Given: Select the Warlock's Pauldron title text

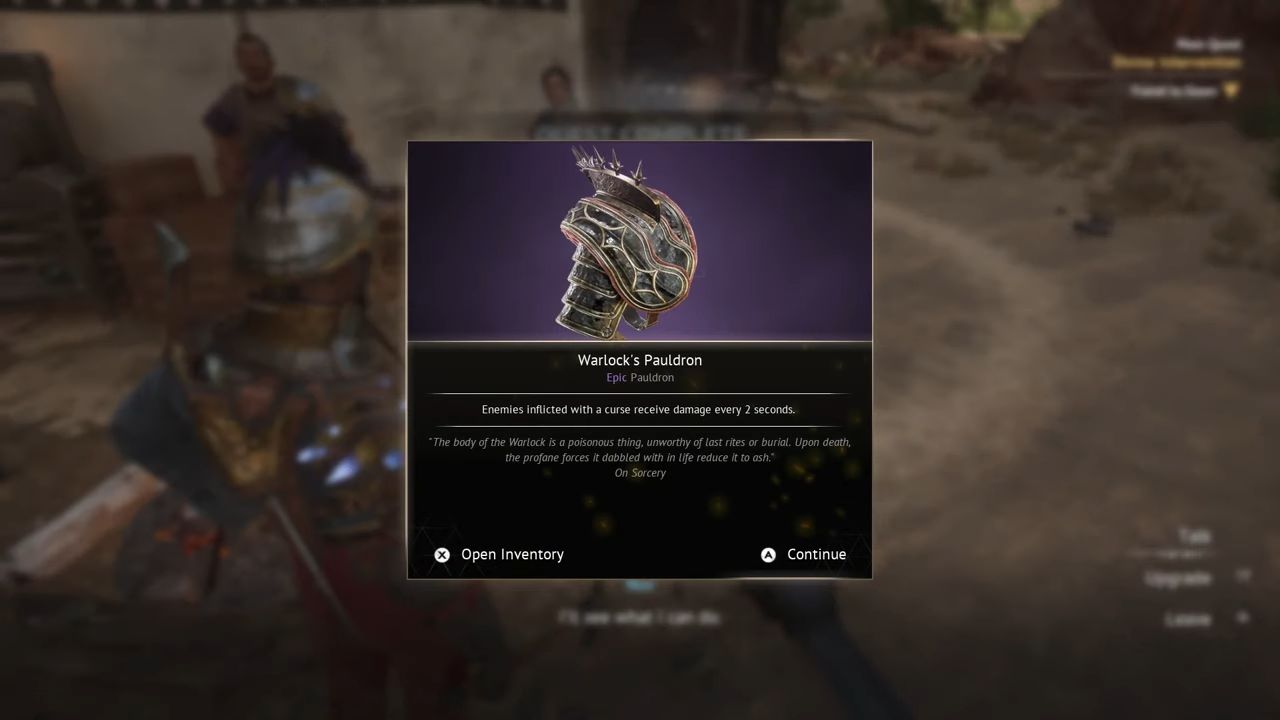Looking at the screenshot, I should coord(639,360).
